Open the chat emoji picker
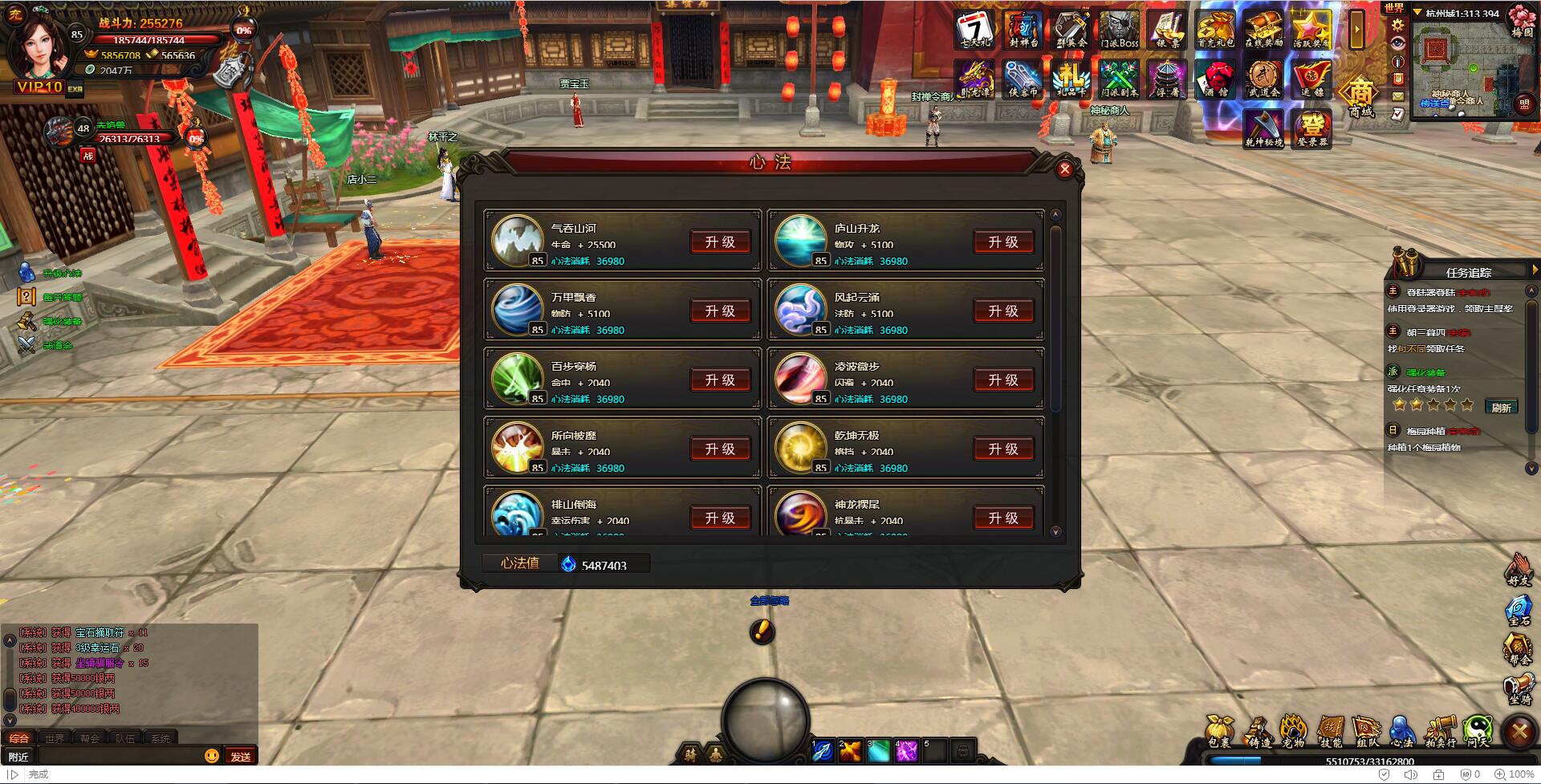Image resolution: width=1541 pixels, height=784 pixels. (212, 756)
